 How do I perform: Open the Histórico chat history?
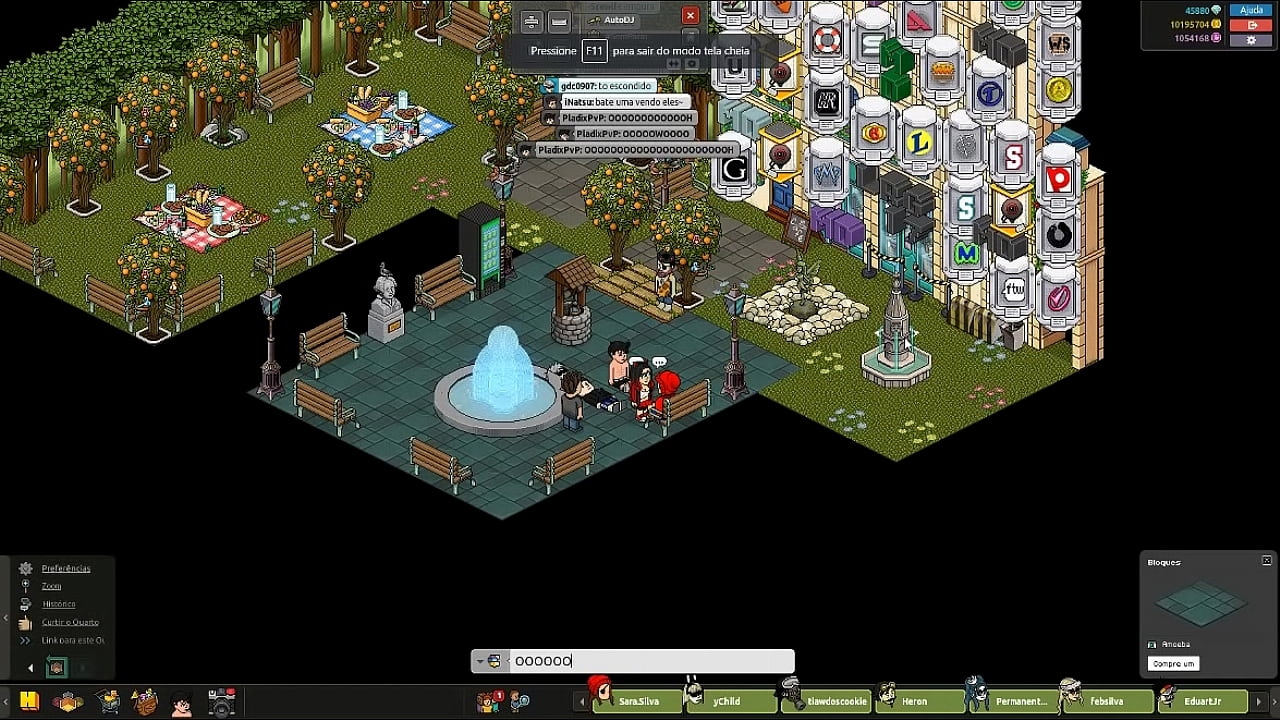click(58, 604)
